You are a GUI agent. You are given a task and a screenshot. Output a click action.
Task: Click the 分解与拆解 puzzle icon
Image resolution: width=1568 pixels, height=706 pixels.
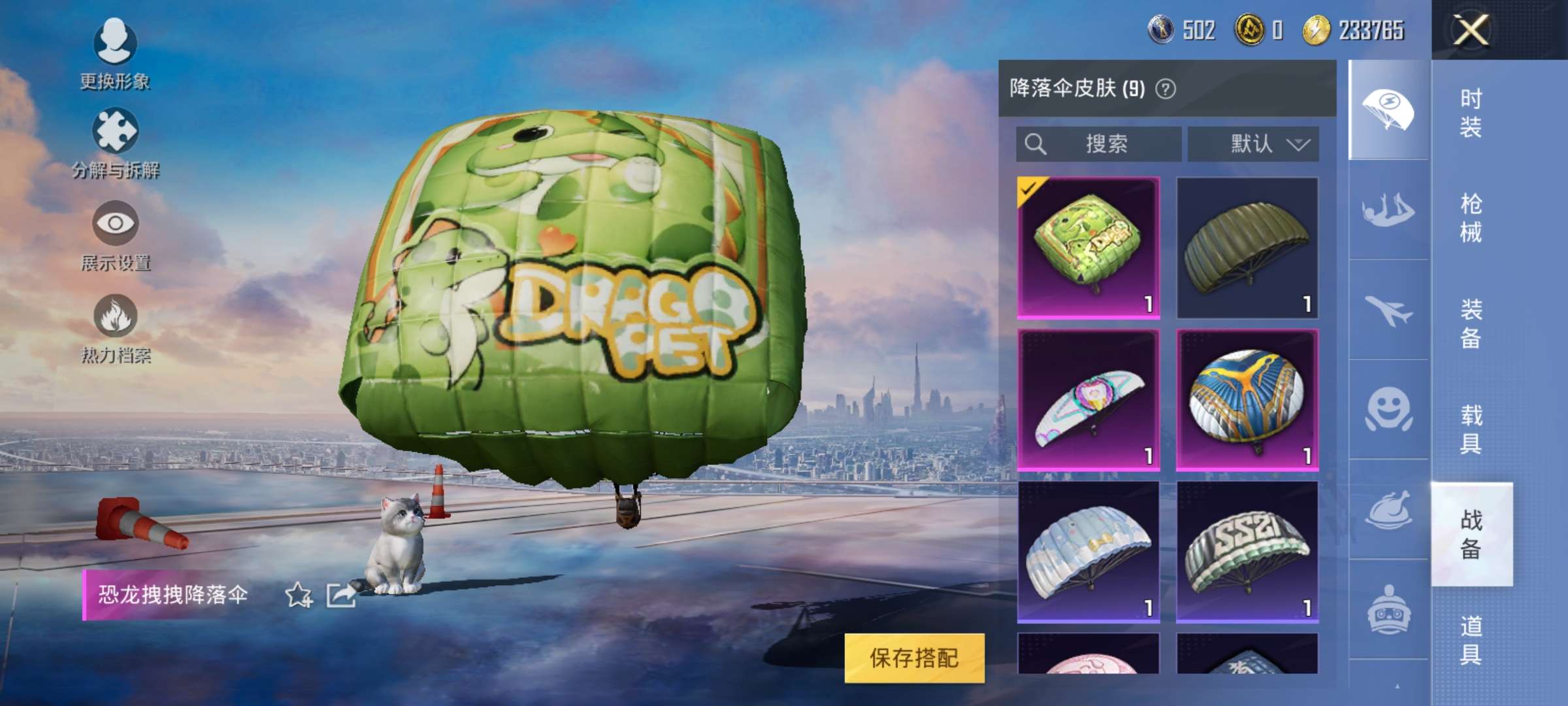(x=115, y=132)
